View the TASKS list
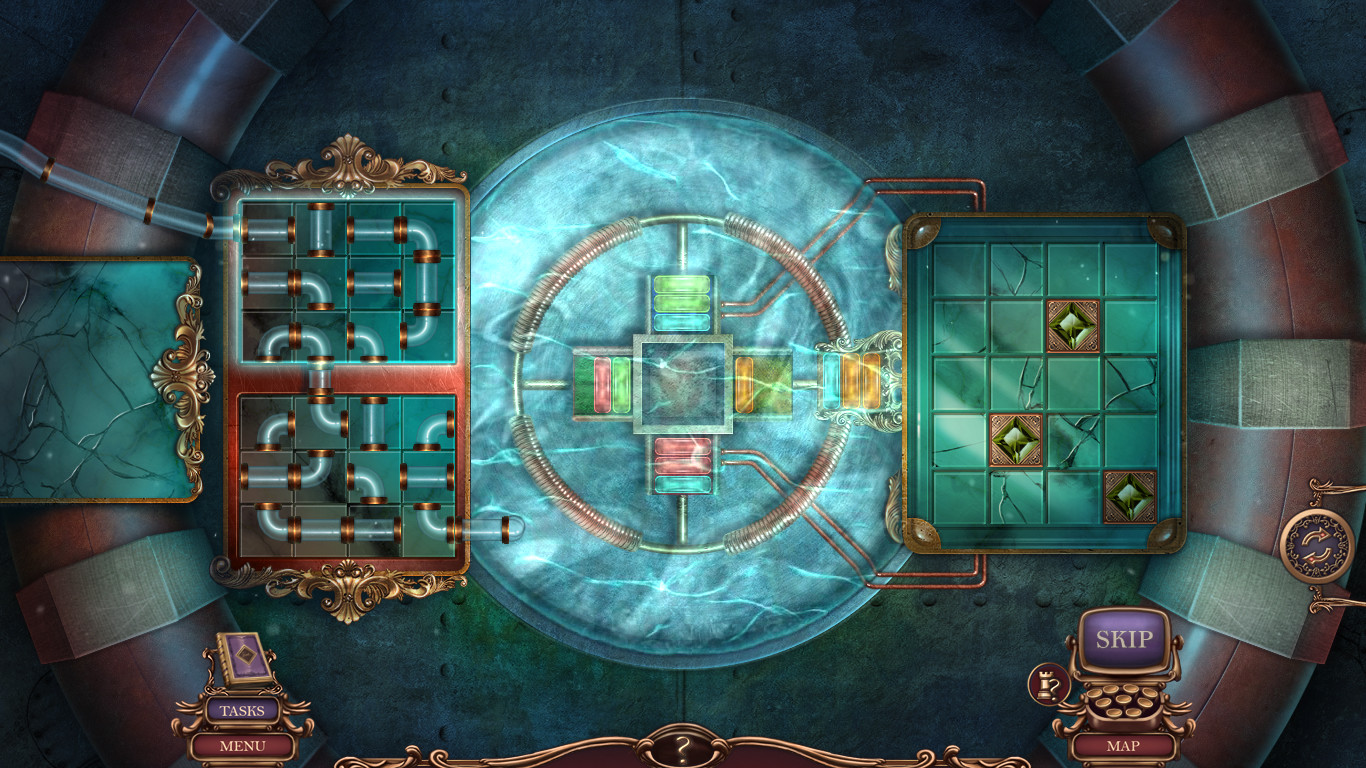The height and width of the screenshot is (768, 1366). tap(239, 710)
